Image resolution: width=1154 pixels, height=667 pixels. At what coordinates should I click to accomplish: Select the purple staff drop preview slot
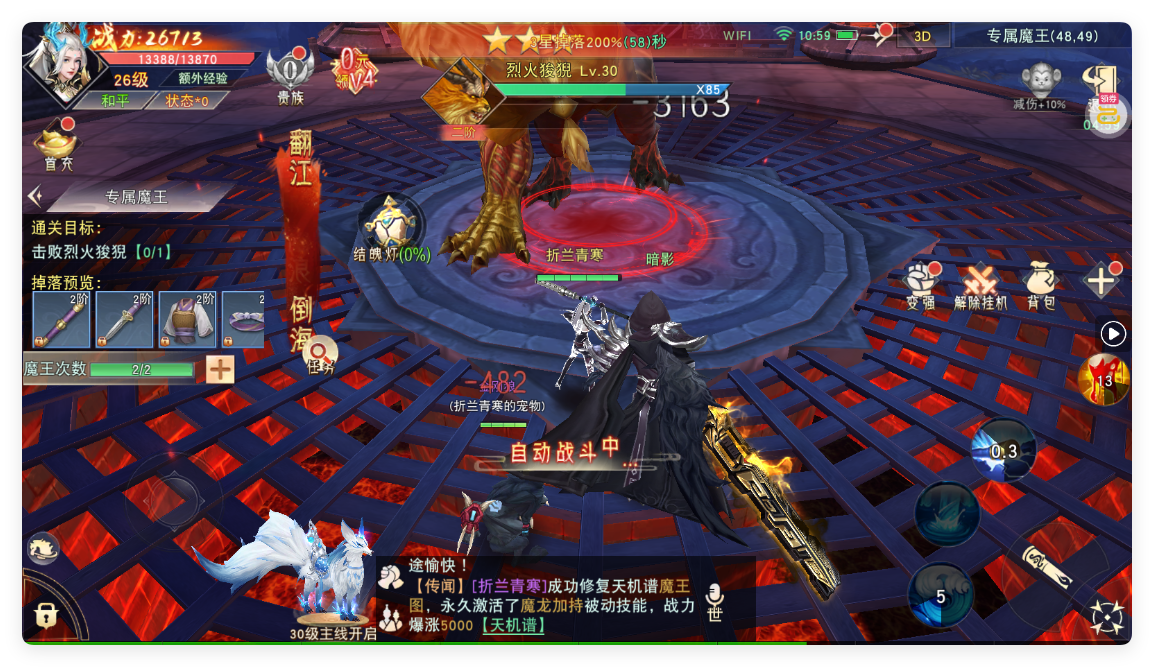(x=62, y=320)
